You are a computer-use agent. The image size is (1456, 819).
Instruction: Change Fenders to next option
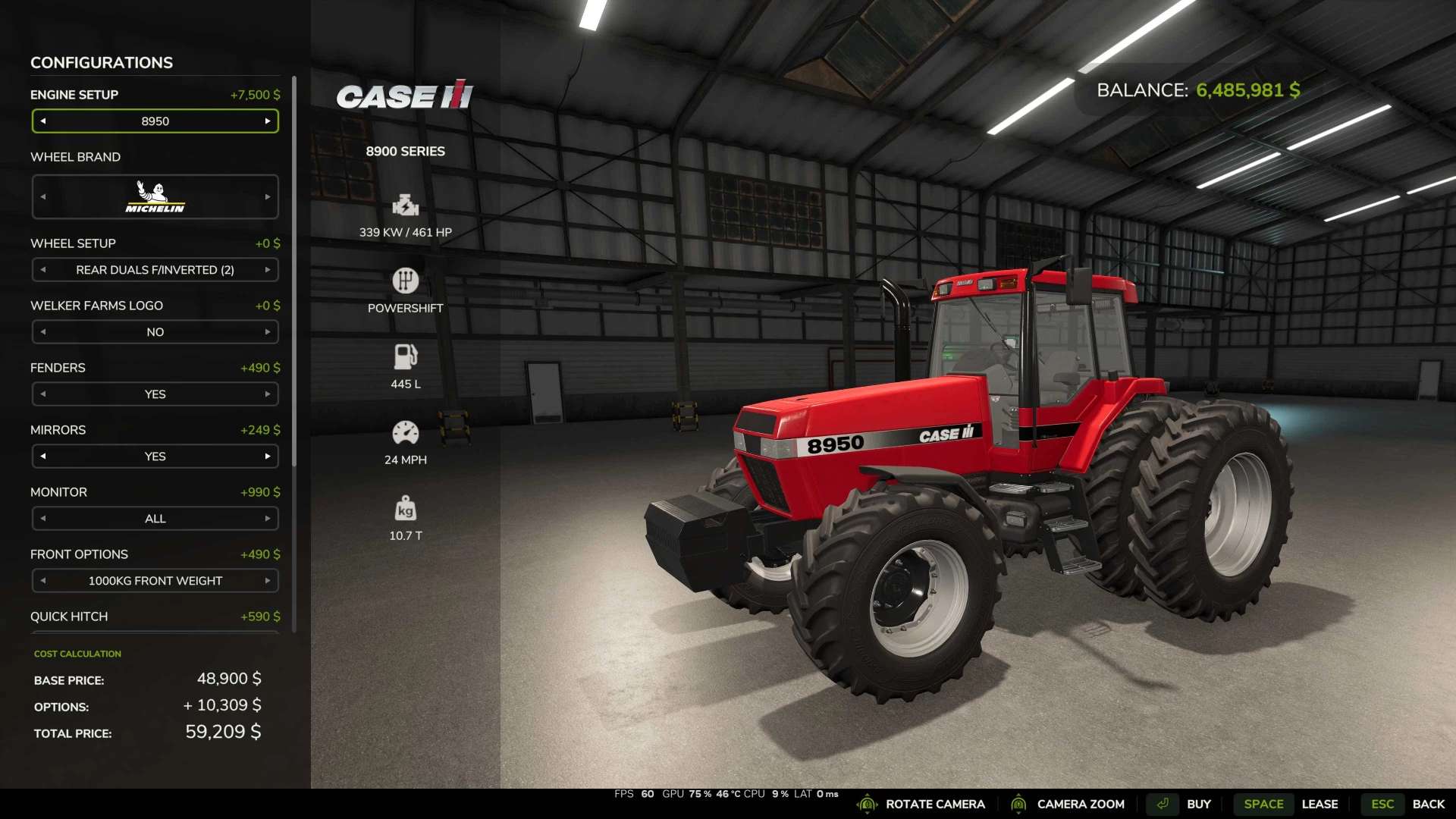click(268, 394)
